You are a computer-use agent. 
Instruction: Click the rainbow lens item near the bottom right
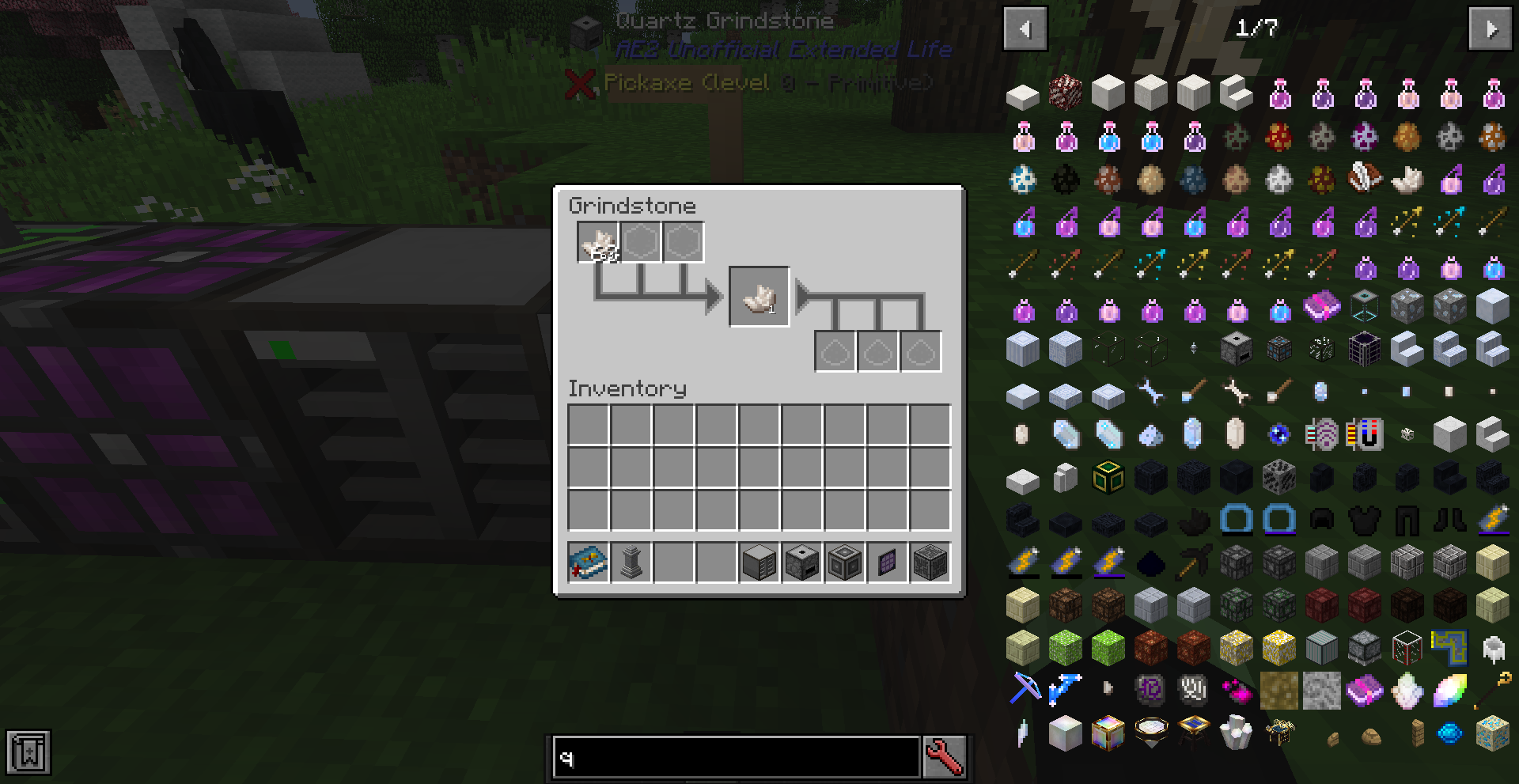click(1449, 690)
